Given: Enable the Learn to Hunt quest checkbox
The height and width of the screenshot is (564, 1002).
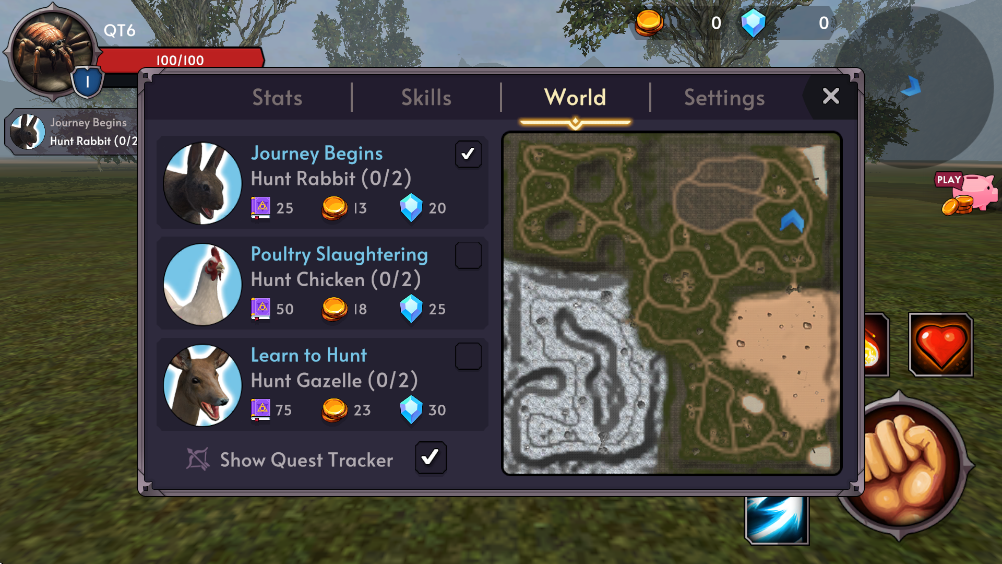Looking at the screenshot, I should [x=468, y=356].
